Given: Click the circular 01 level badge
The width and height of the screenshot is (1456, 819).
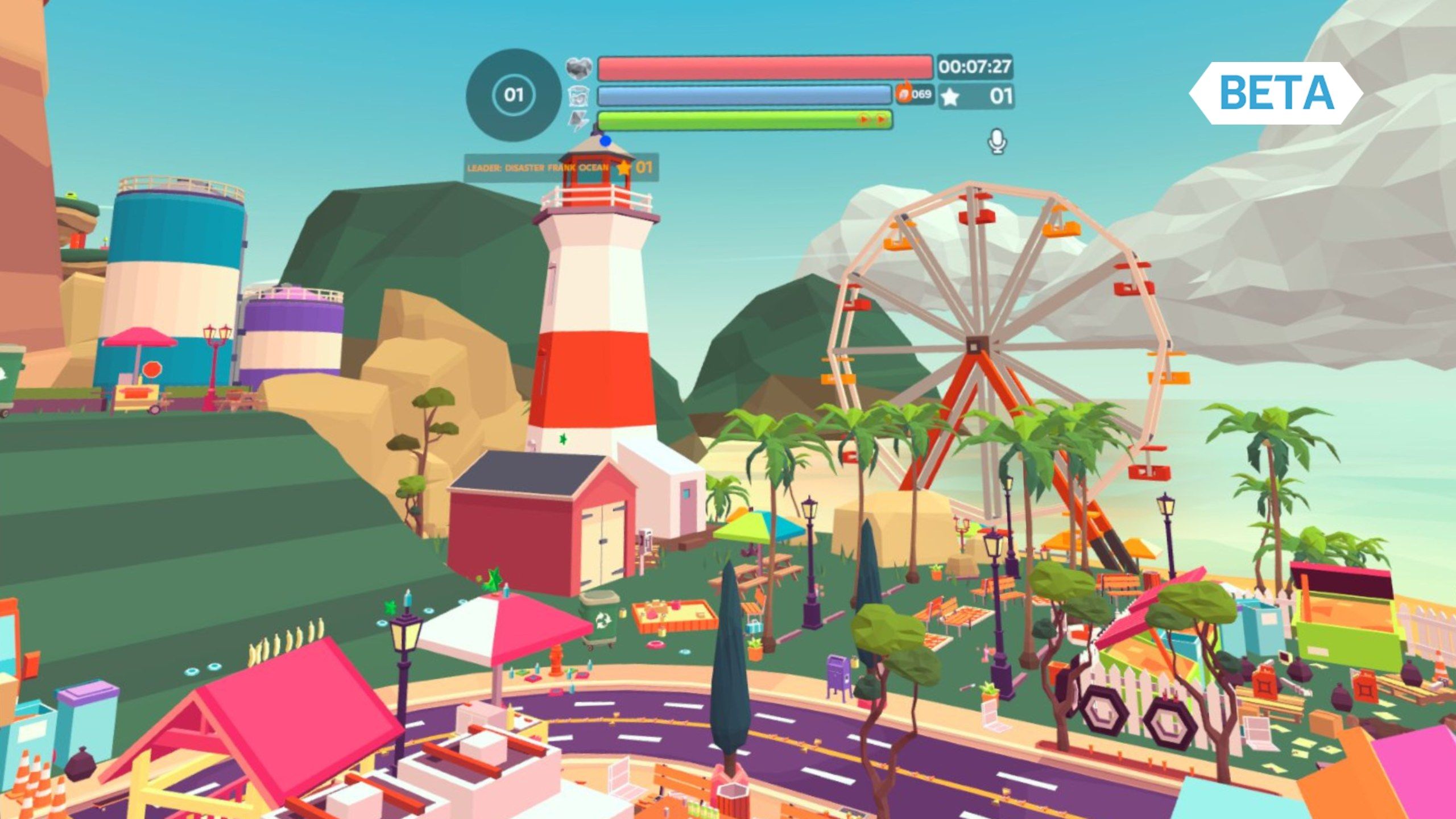Looking at the screenshot, I should pos(513,94).
